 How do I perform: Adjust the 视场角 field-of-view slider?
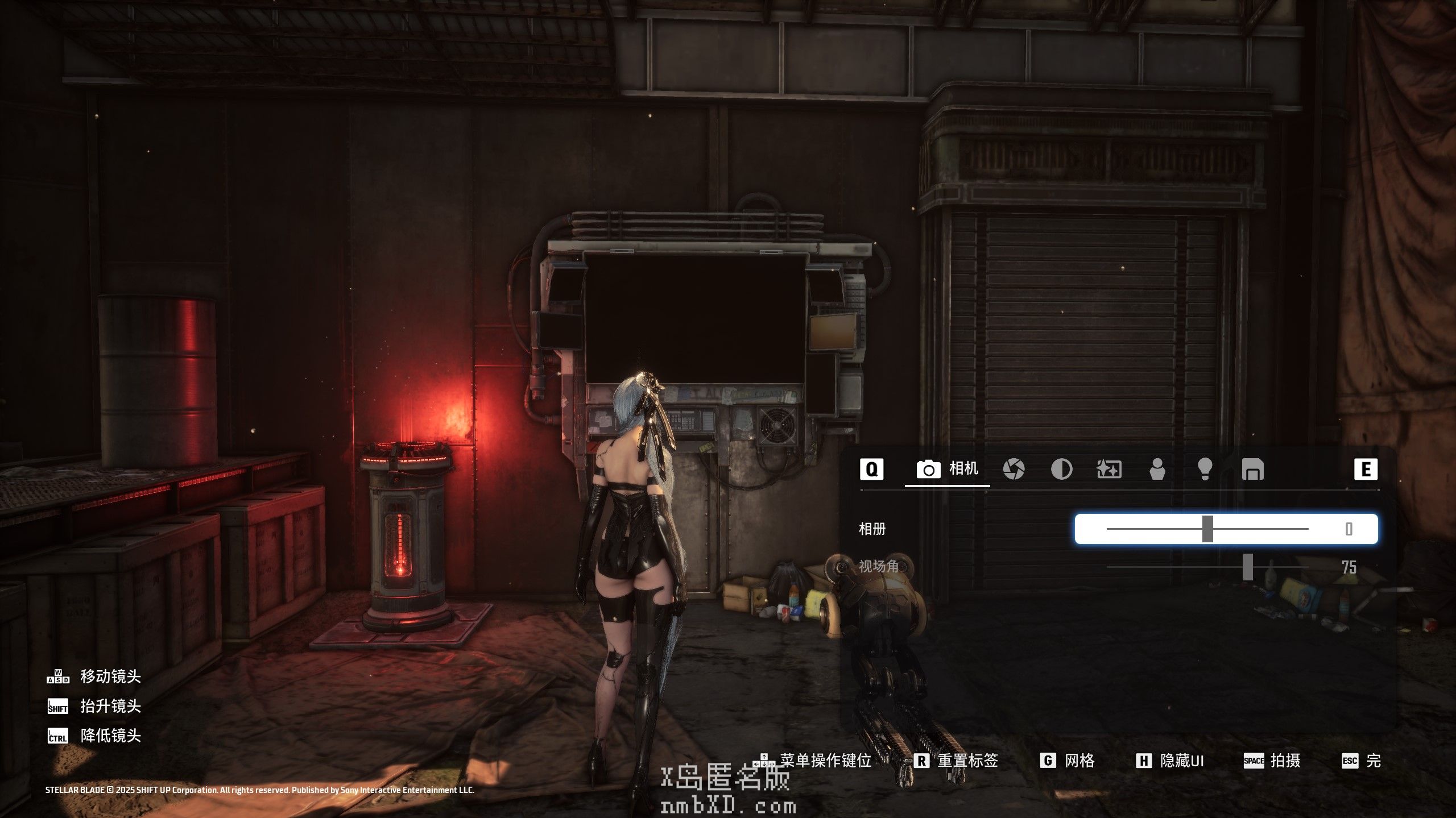point(1247,567)
